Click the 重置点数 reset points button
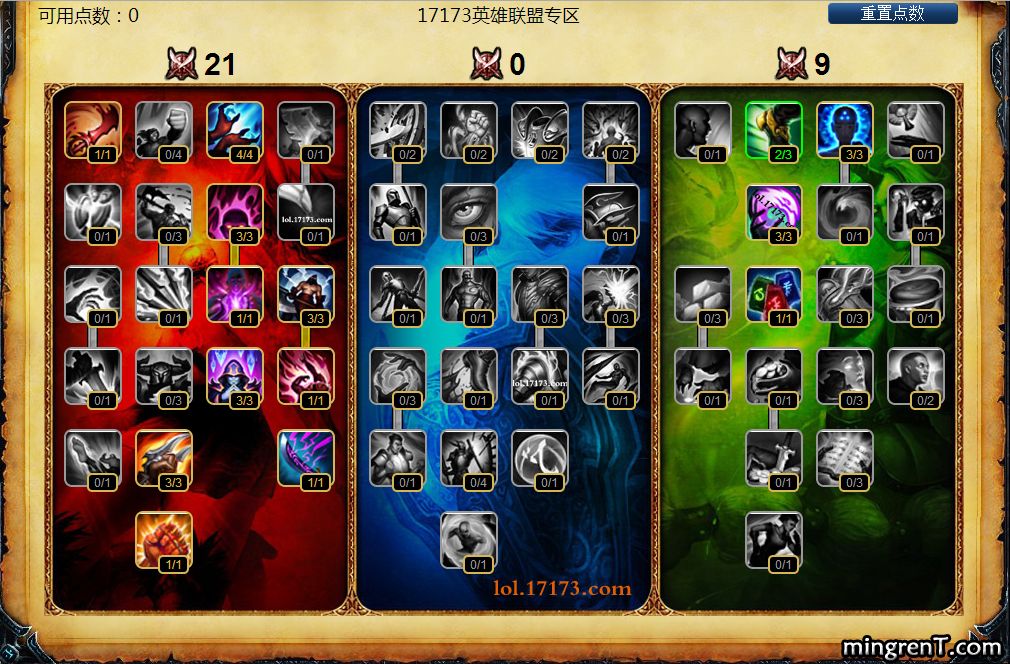This screenshot has height=664, width=1010. pyautogui.click(x=892, y=14)
